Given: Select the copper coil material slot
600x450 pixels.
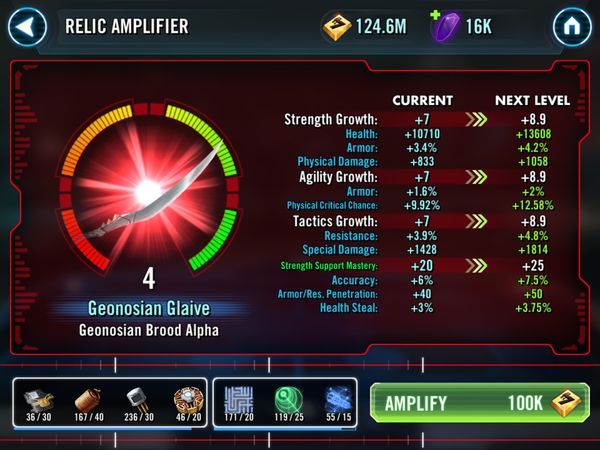Looking at the screenshot, I should coord(88,402).
